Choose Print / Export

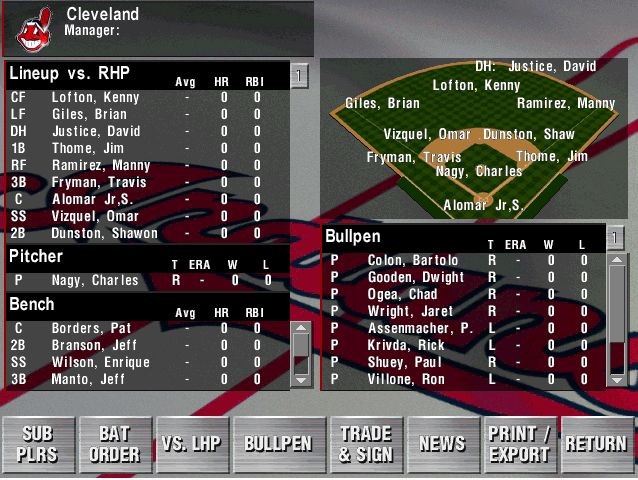point(519,444)
